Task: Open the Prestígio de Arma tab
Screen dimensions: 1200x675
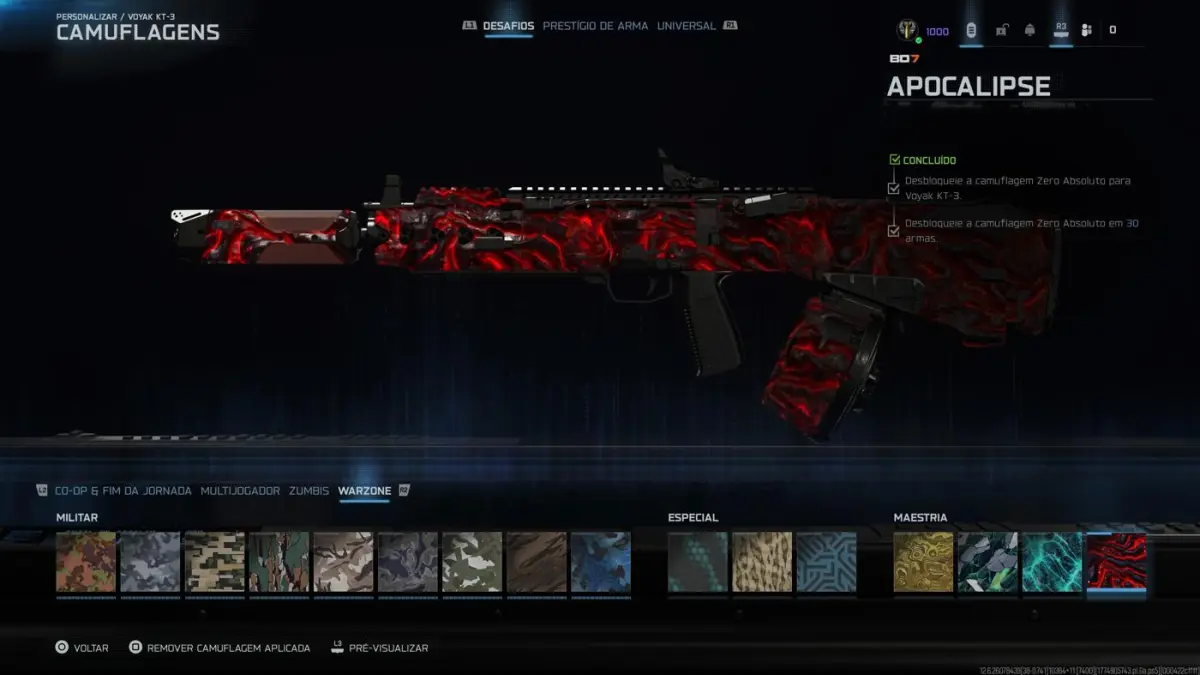Action: [595, 26]
